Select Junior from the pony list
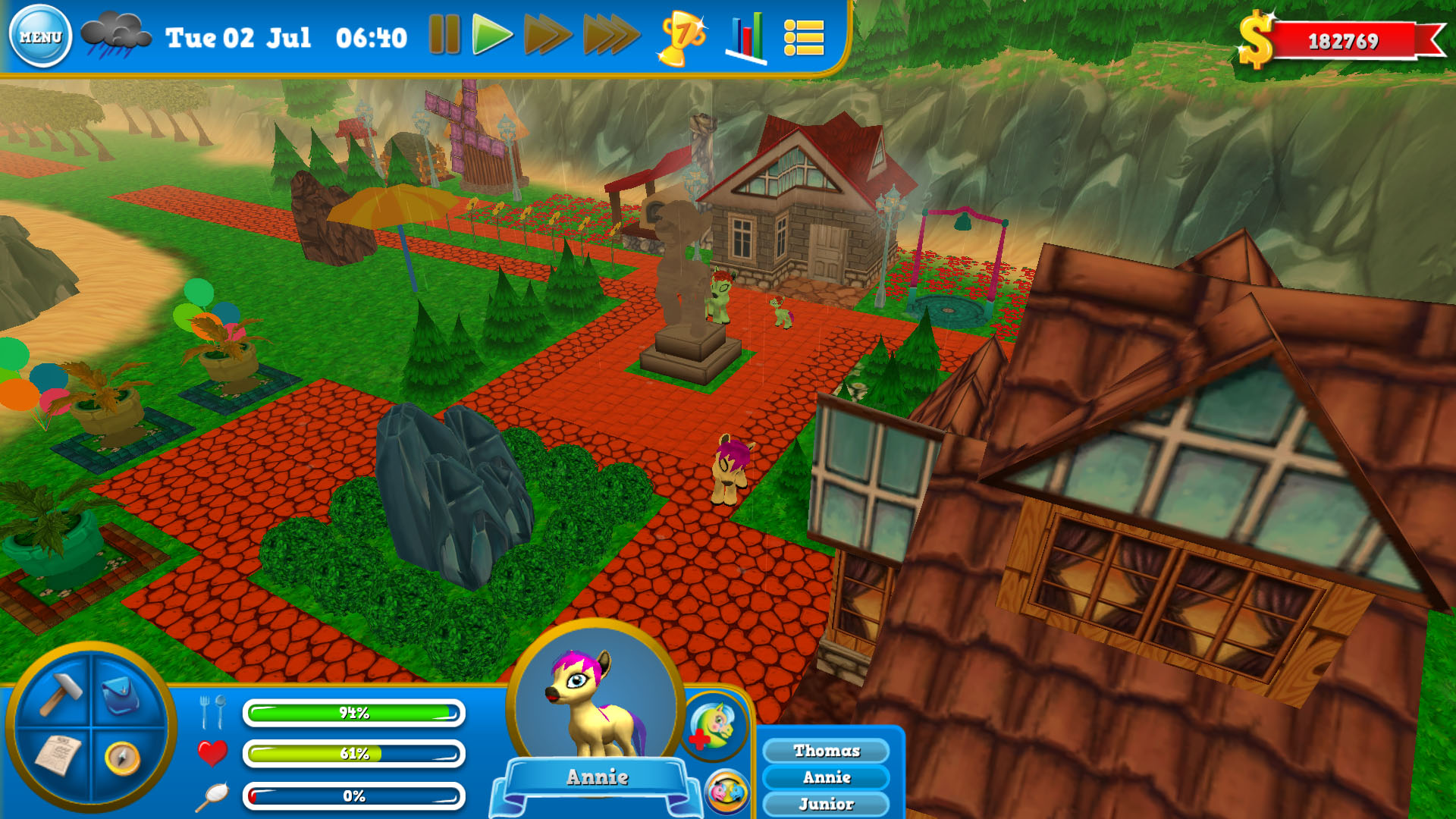This screenshot has width=1456, height=819. coord(826,802)
